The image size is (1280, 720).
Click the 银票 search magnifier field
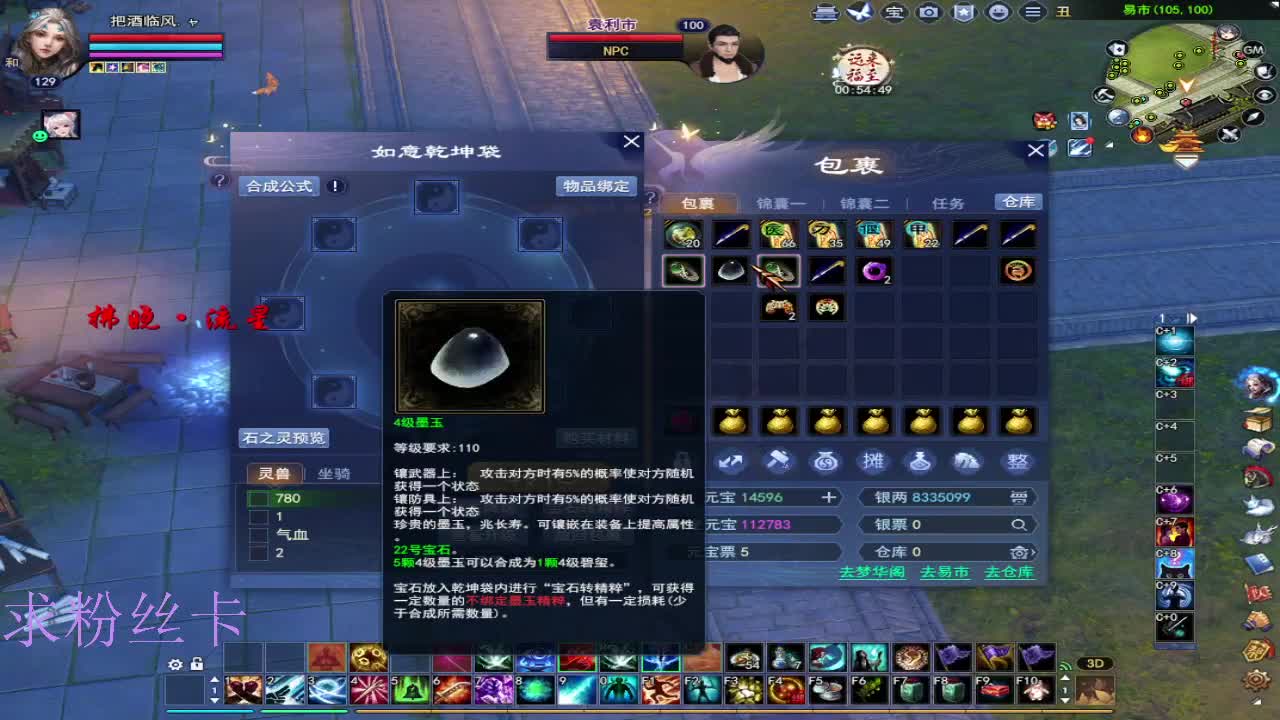(1019, 524)
